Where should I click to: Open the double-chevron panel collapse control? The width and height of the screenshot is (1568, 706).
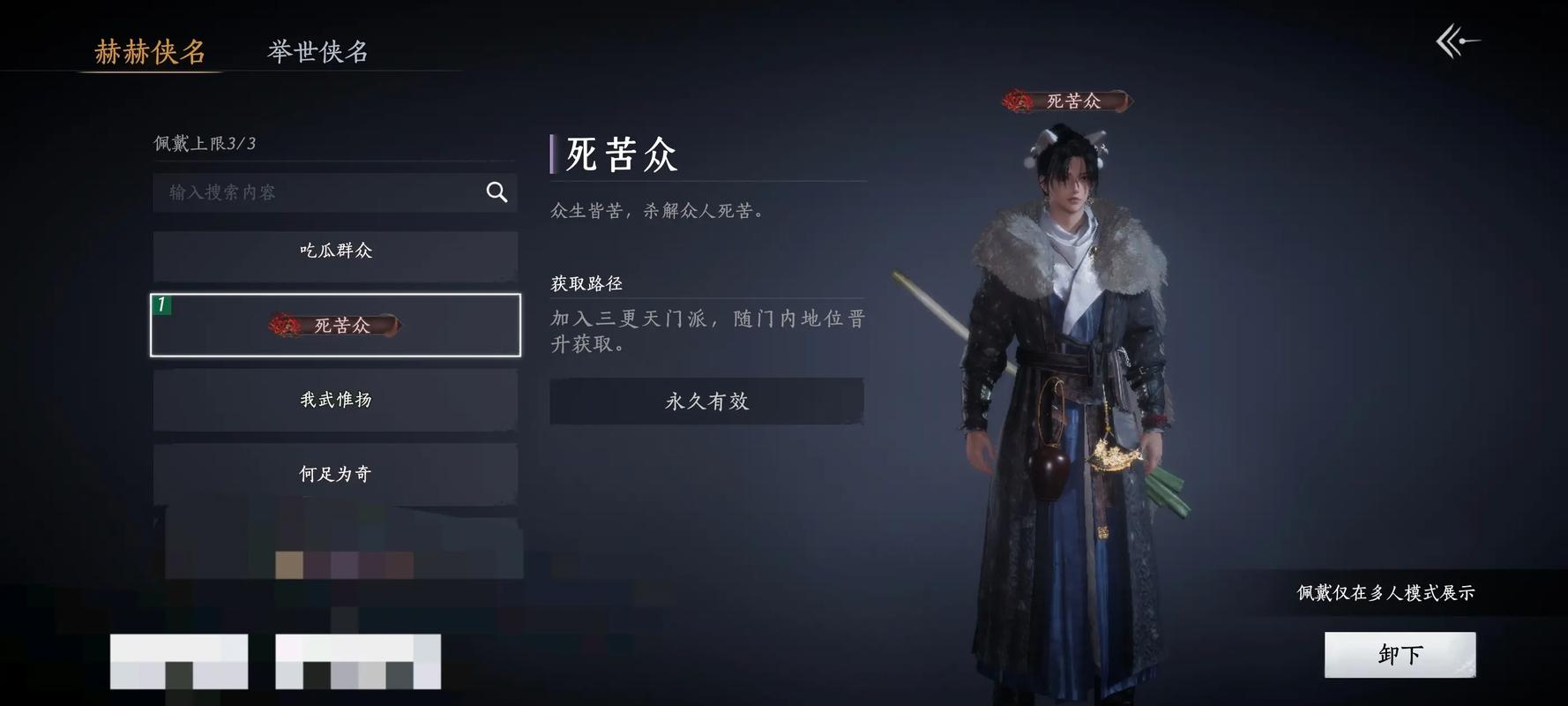(1457, 40)
